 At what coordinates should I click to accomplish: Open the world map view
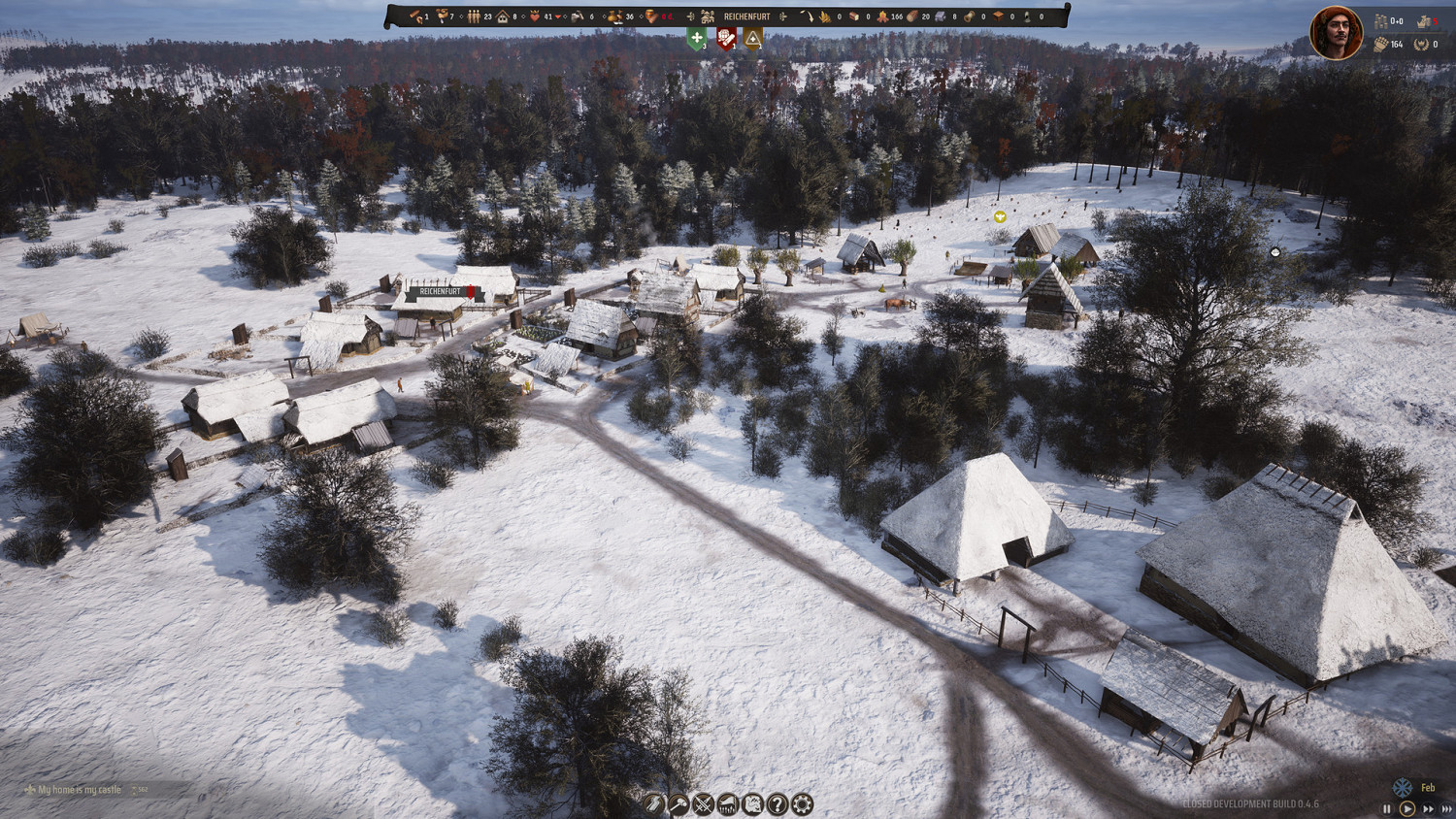pos(751,803)
